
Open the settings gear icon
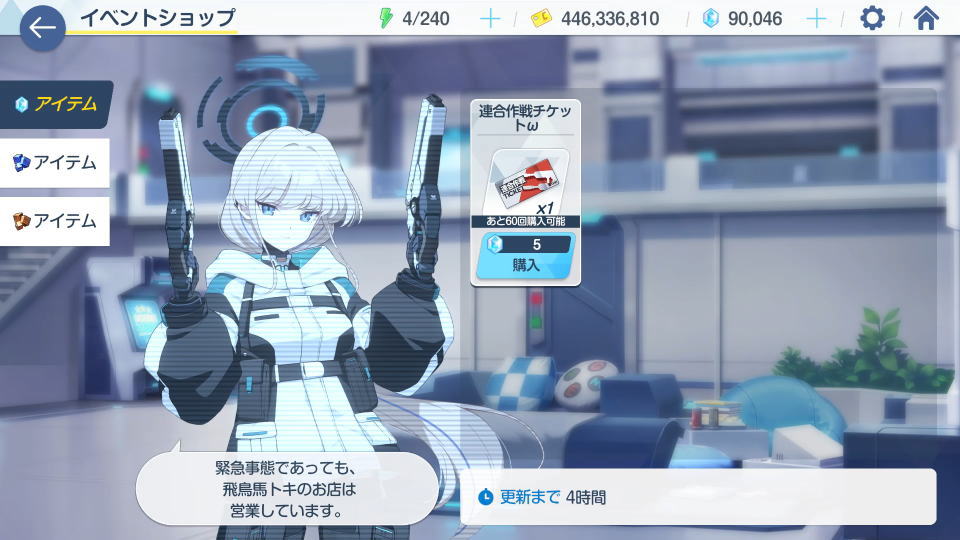pos(872,18)
